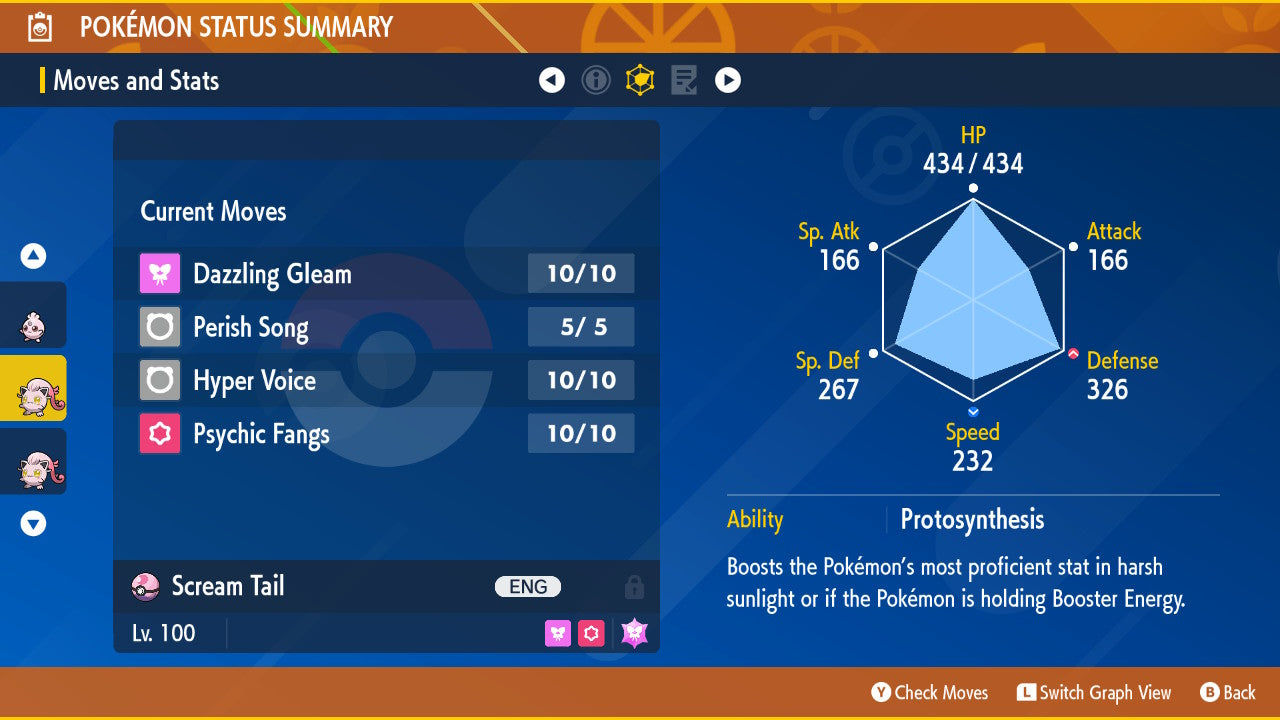Show the previous Pokémon with up arrow
Viewport: 1280px width, 720px height.
[x=33, y=256]
